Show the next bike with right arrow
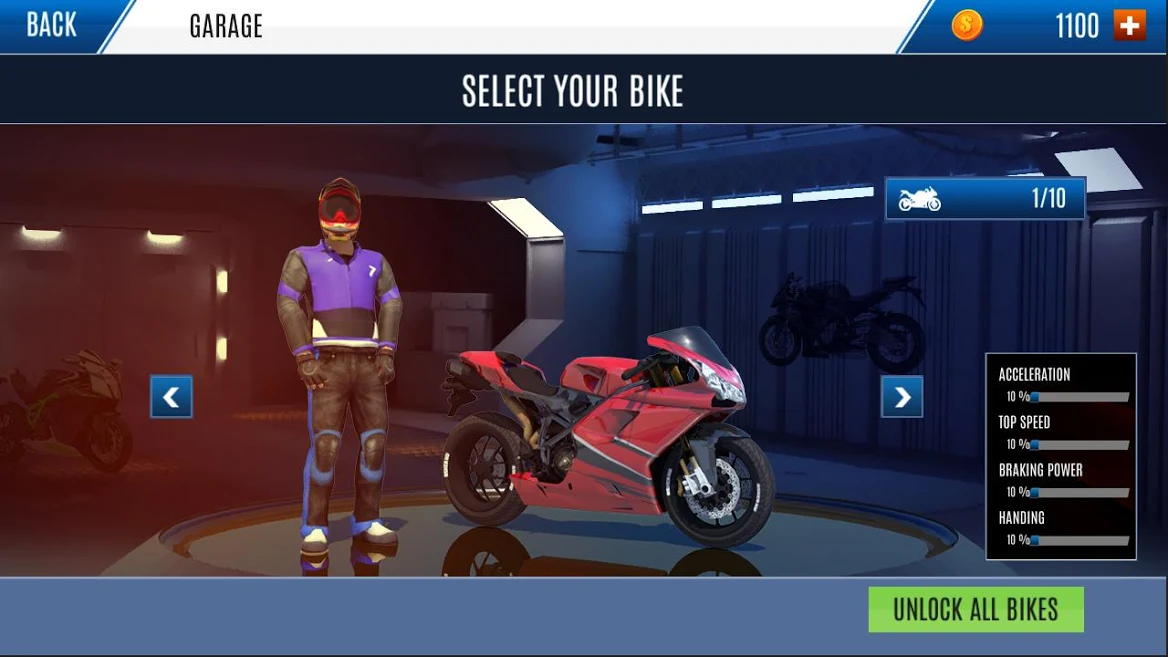1168x657 pixels. coord(901,397)
